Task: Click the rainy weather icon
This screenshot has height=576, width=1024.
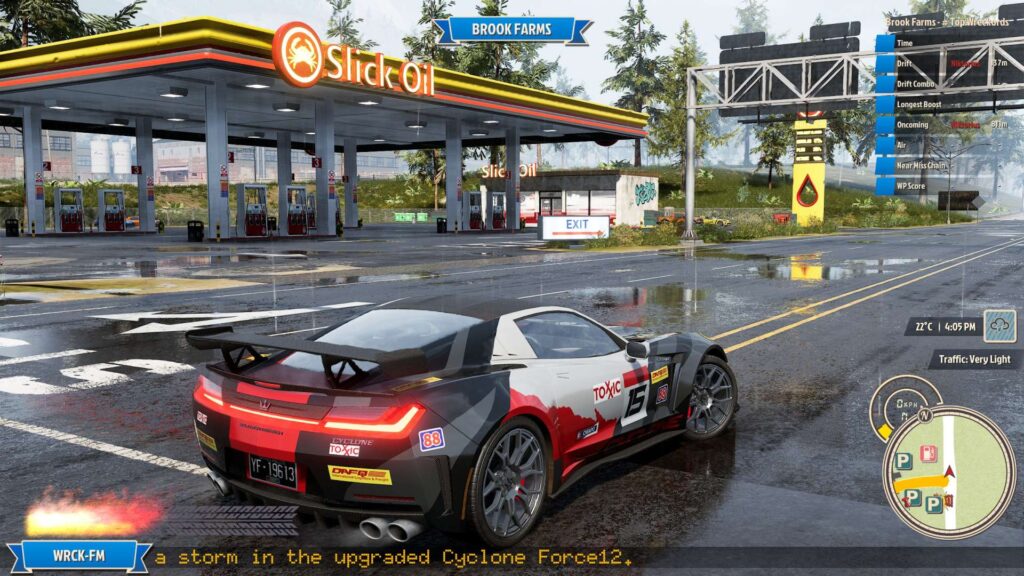Action: 999,326
